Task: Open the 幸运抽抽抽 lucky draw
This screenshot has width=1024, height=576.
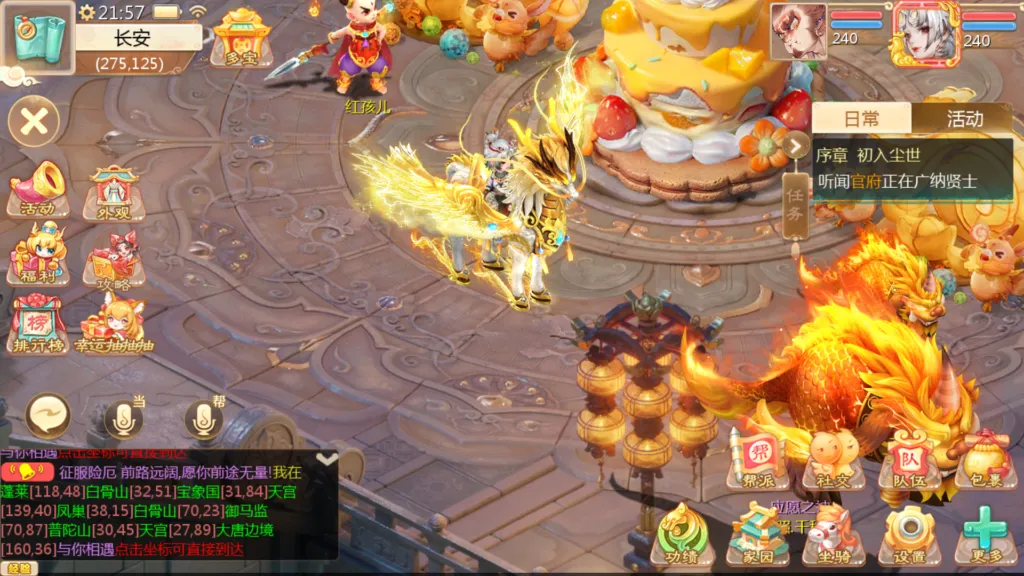Action: point(113,322)
